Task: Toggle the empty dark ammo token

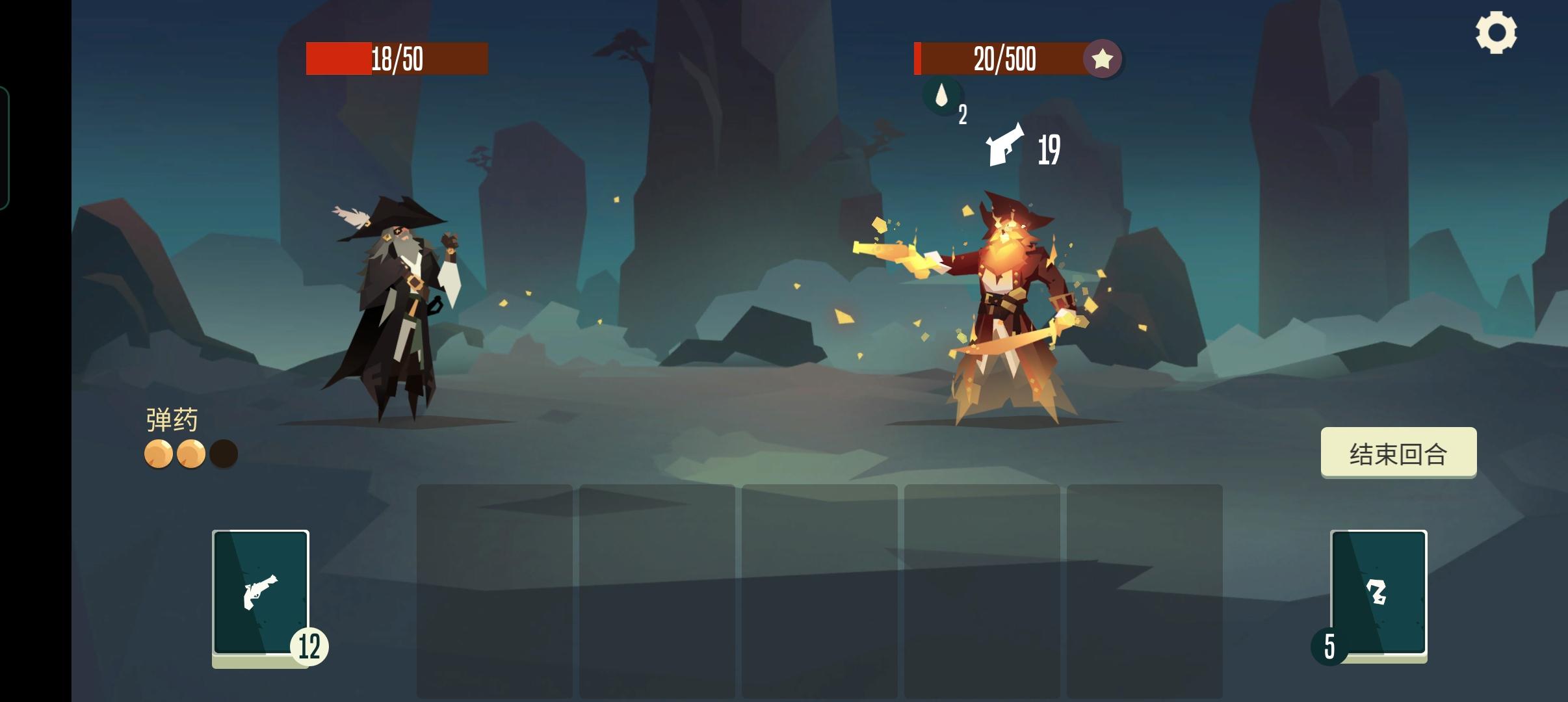Action: 224,454
